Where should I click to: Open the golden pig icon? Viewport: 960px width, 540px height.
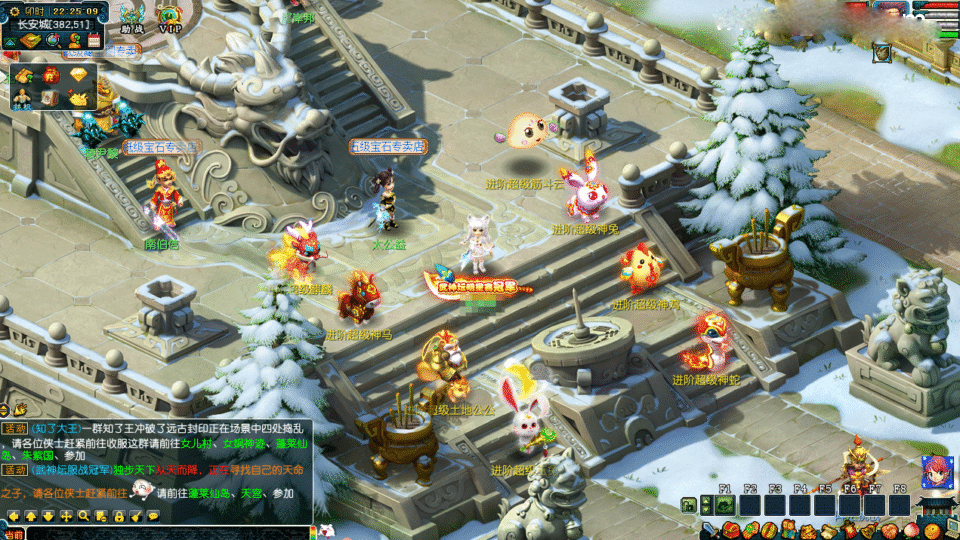[x=80, y=98]
